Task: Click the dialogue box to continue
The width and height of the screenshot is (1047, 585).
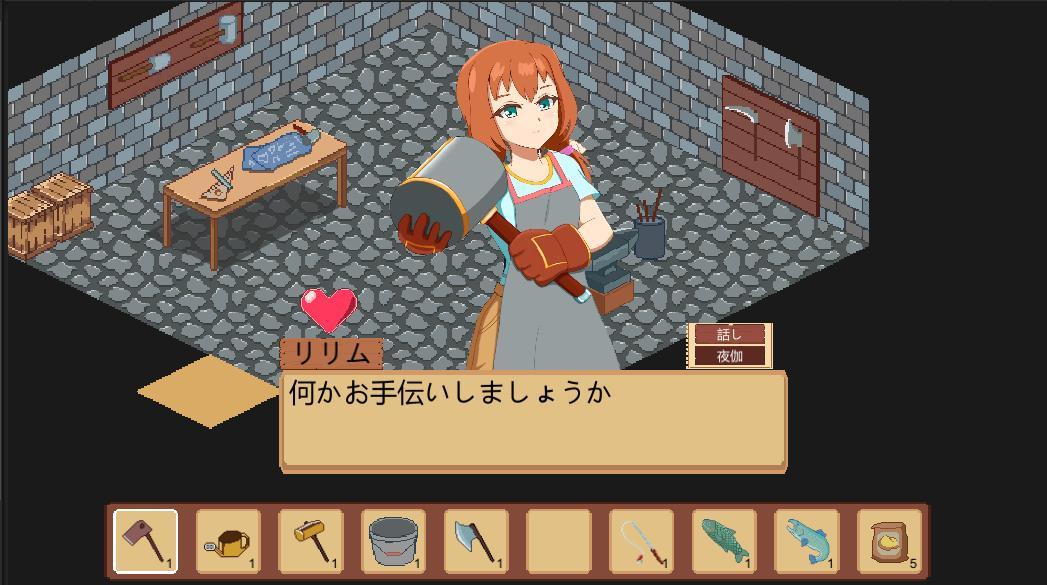Action: click(x=533, y=420)
